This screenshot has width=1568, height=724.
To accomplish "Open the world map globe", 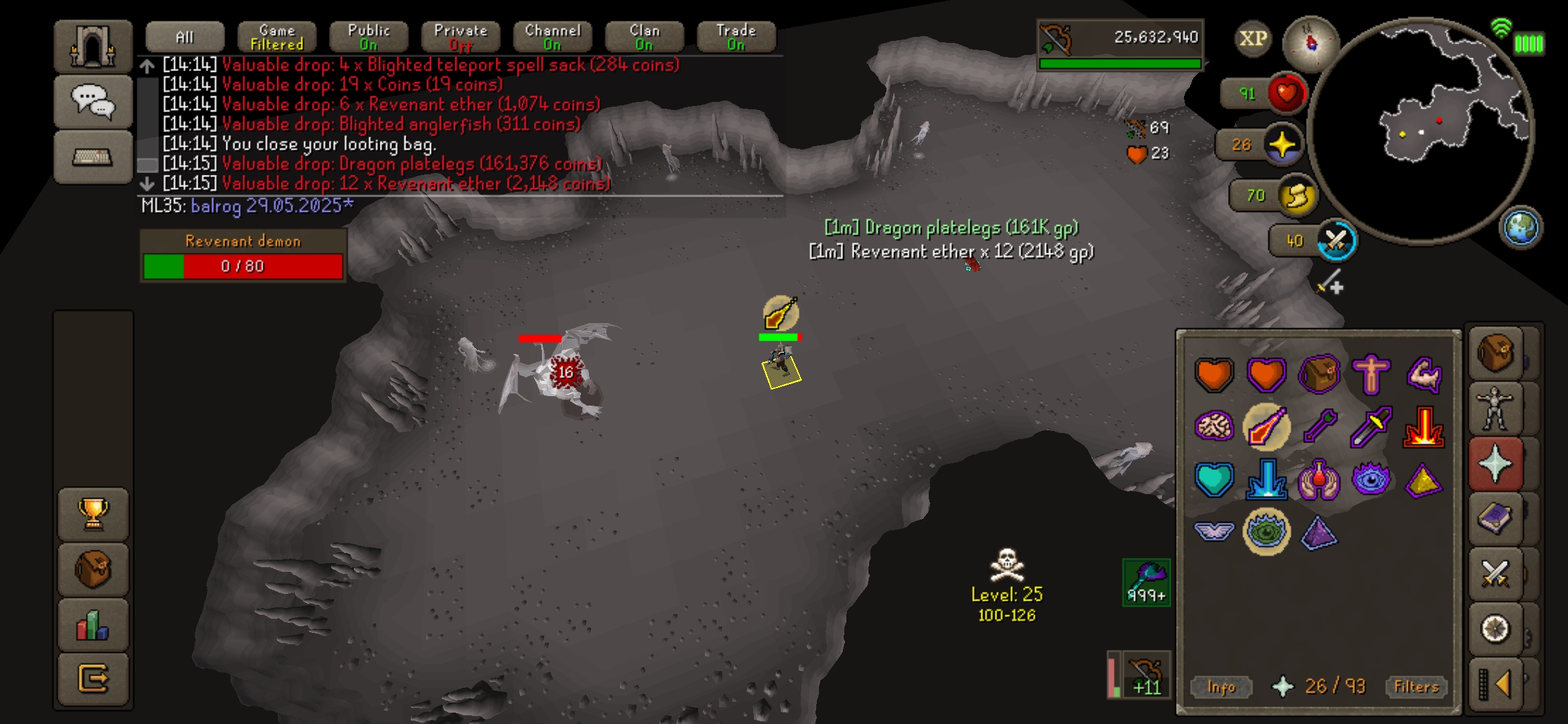I will click(1520, 228).
